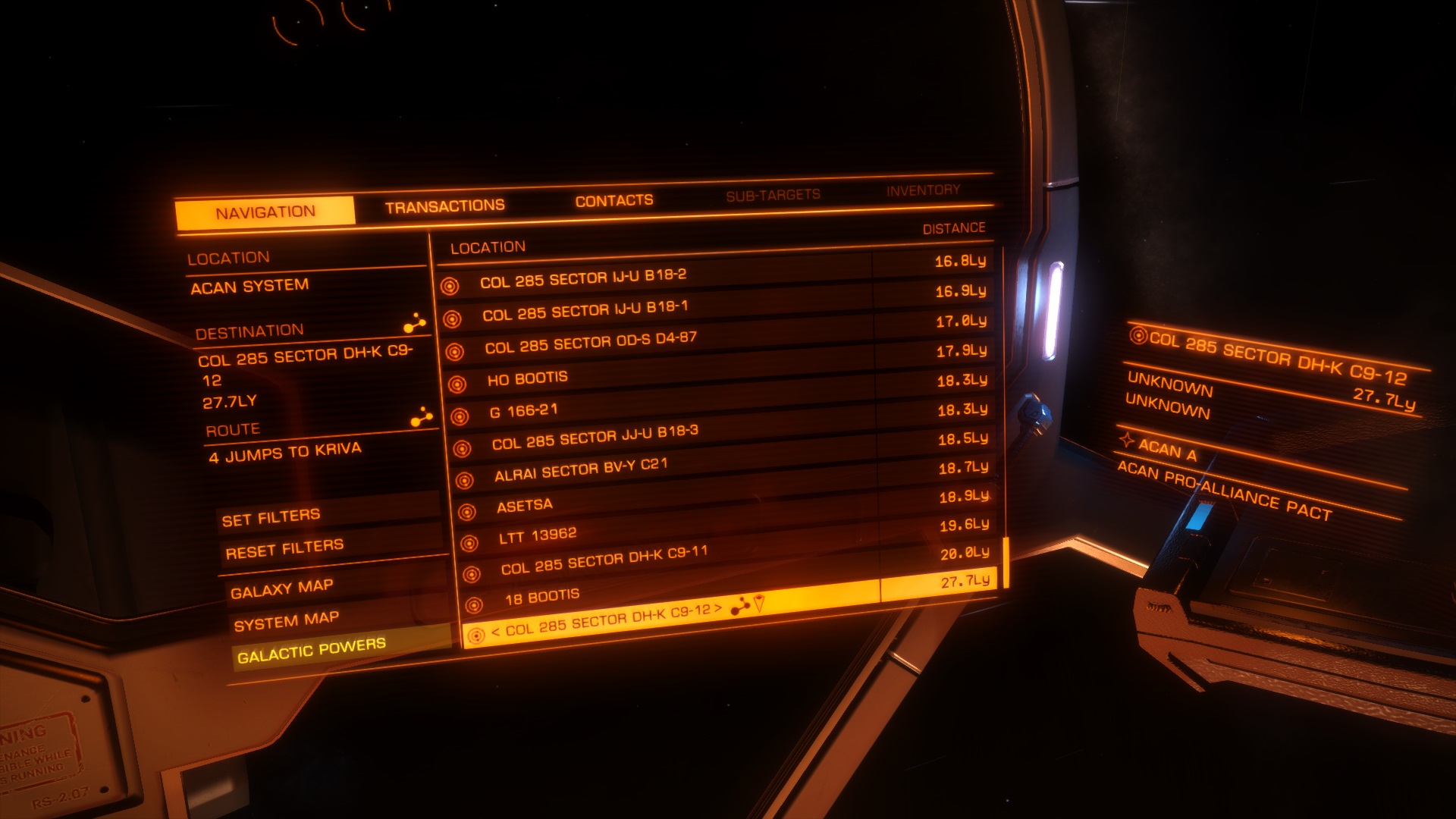Choose Reset Filters
This screenshot has height=819, width=1456.
click(284, 549)
